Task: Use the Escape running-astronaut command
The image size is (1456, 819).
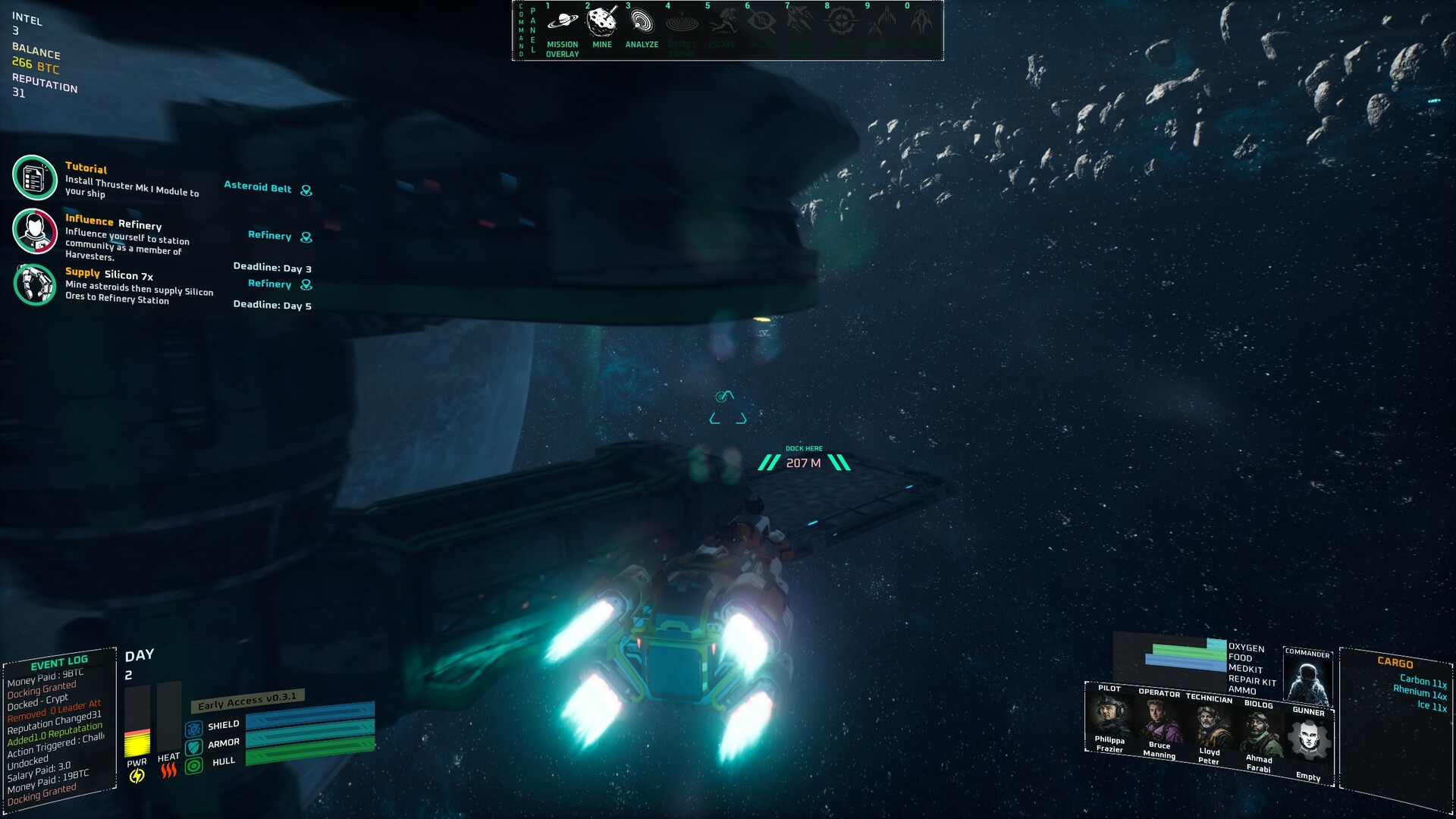Action: tap(722, 24)
